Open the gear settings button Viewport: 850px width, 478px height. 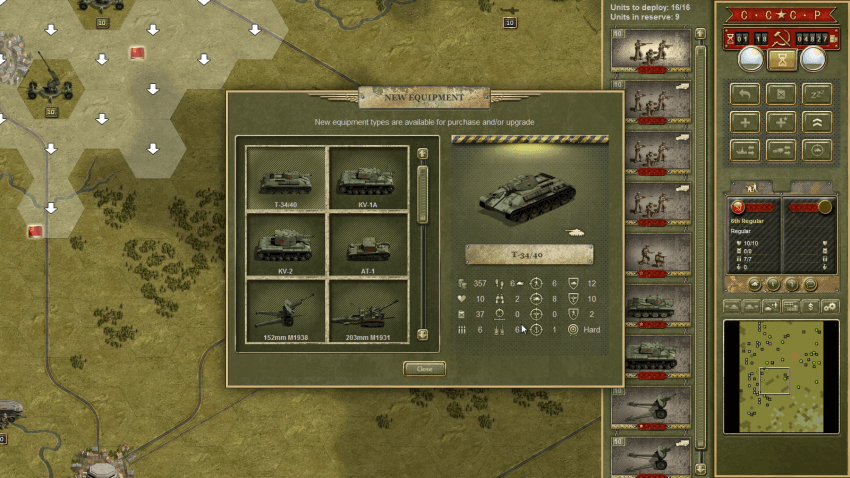(x=829, y=306)
